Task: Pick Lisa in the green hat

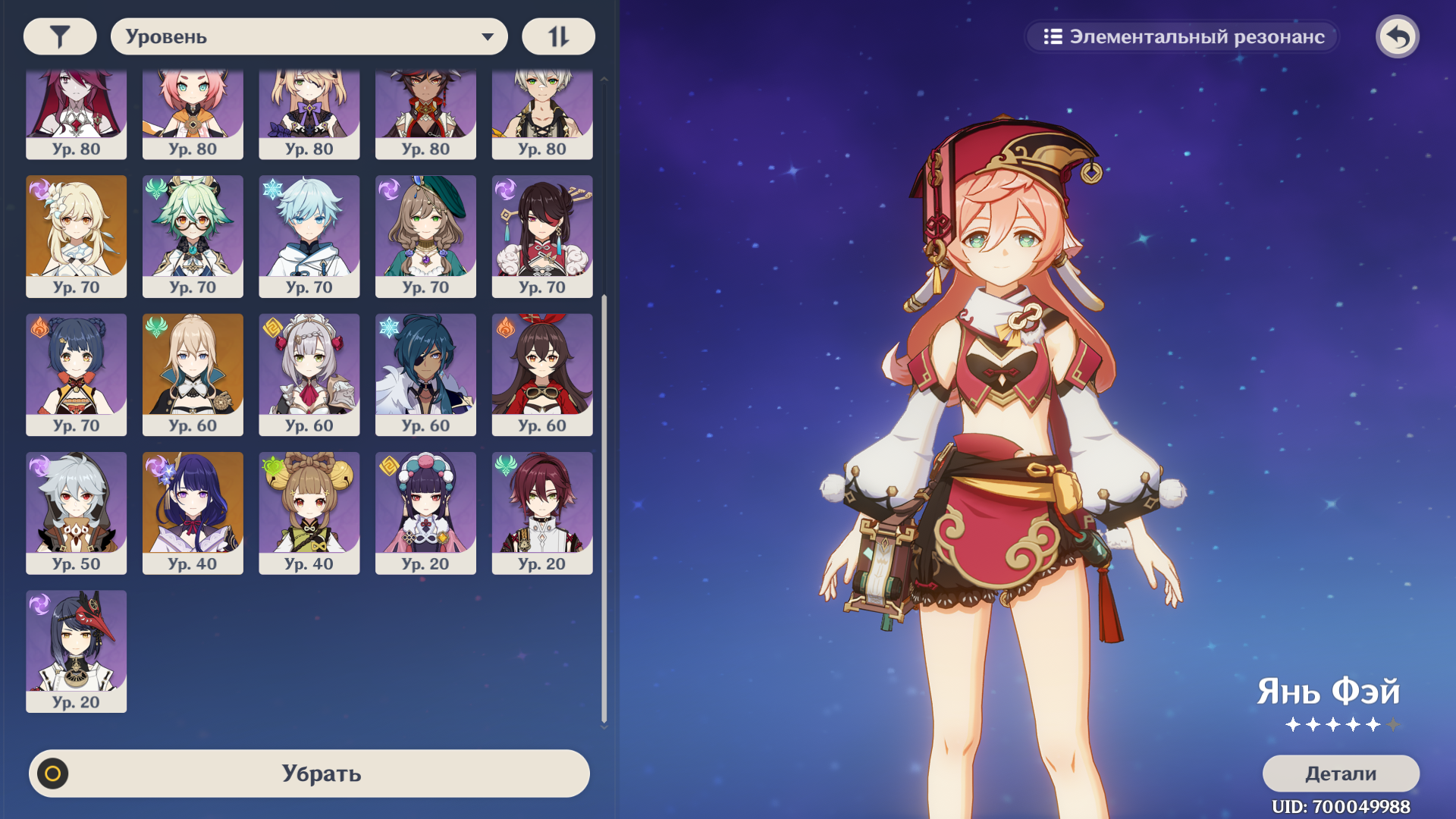Action: [425, 235]
